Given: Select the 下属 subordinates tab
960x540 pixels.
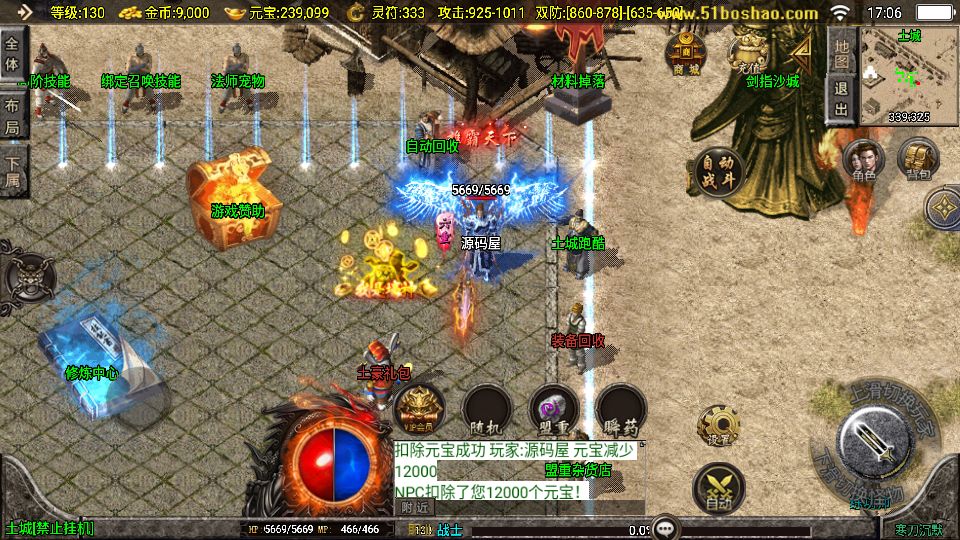Looking at the screenshot, I should point(13,170).
